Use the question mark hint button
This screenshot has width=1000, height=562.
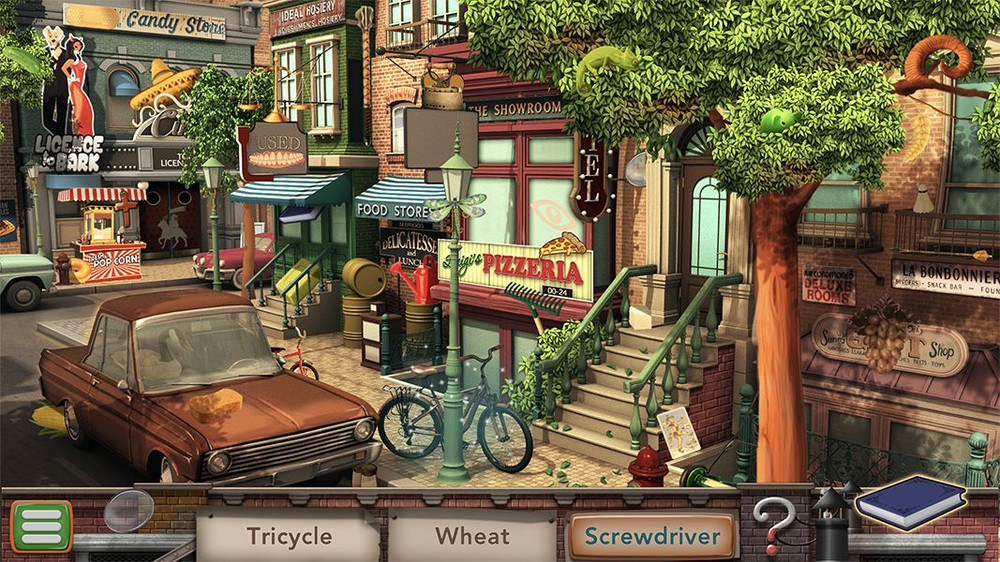(x=773, y=522)
